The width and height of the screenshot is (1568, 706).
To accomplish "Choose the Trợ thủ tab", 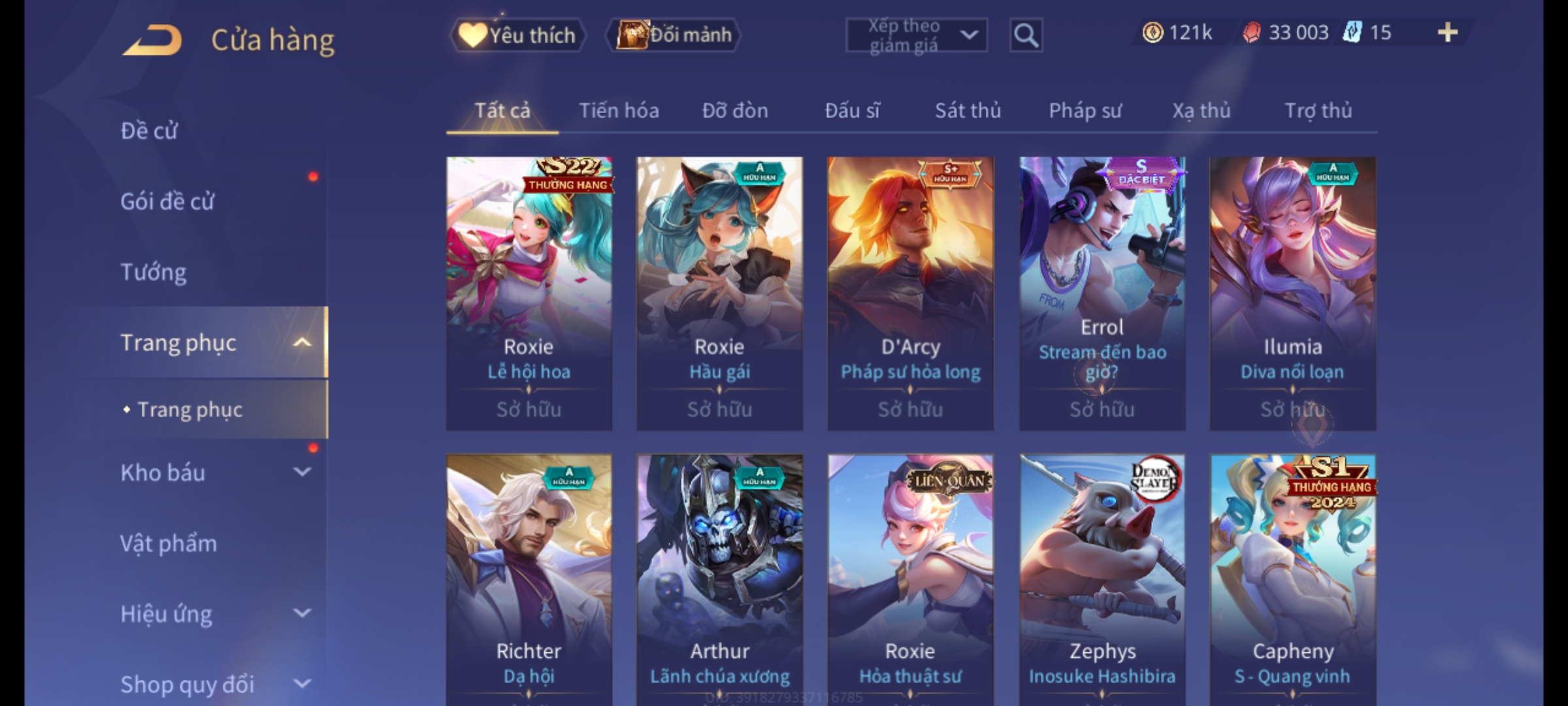I will [1318, 110].
